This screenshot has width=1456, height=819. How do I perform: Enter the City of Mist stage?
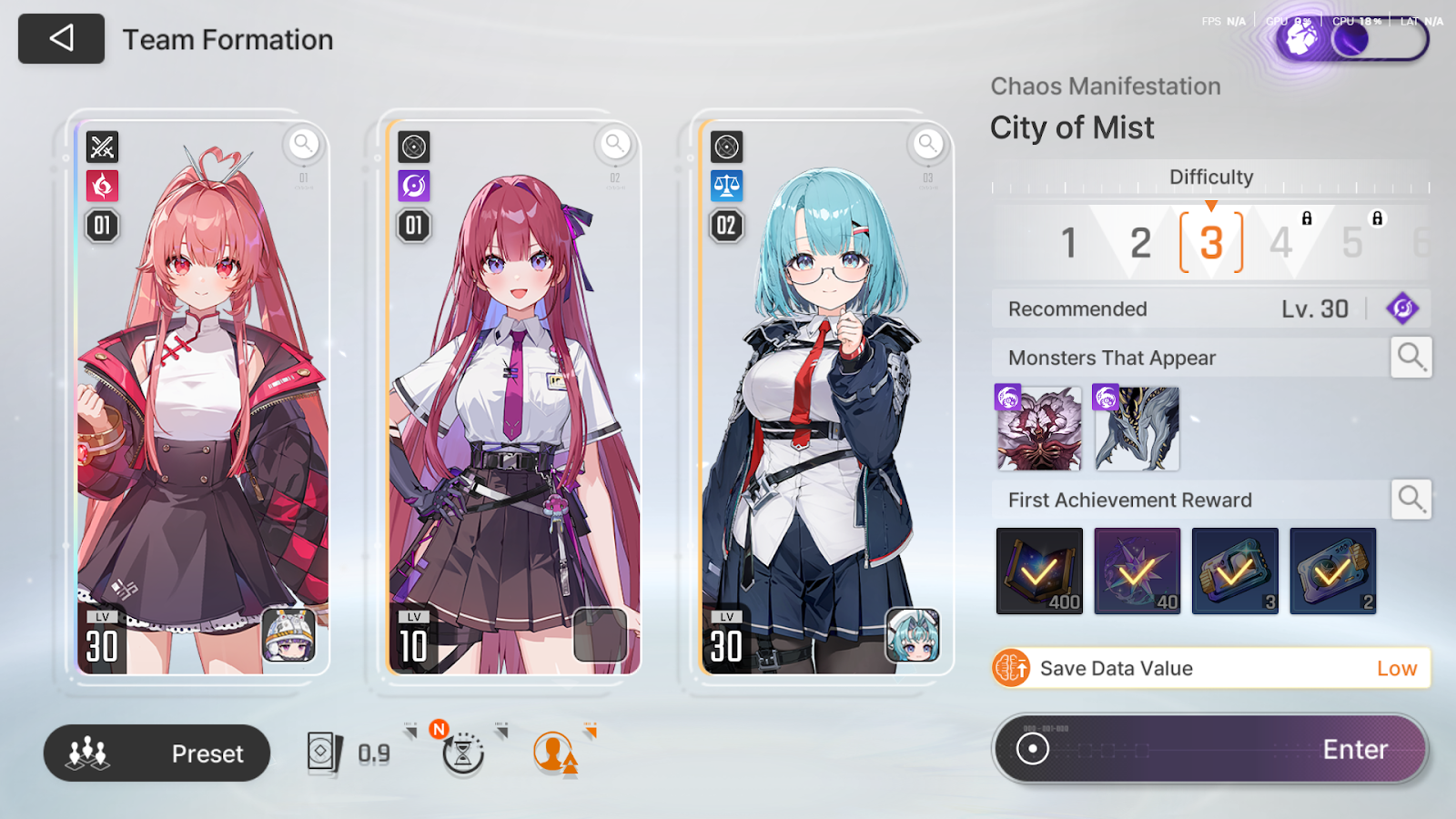[x=1210, y=749]
